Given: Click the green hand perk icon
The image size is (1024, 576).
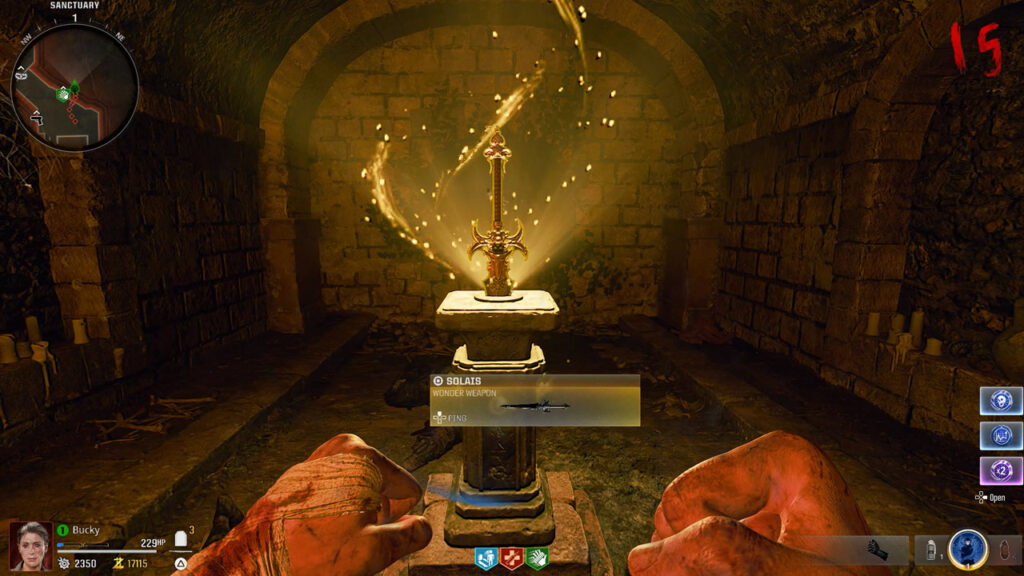Looking at the screenshot, I should click(537, 558).
